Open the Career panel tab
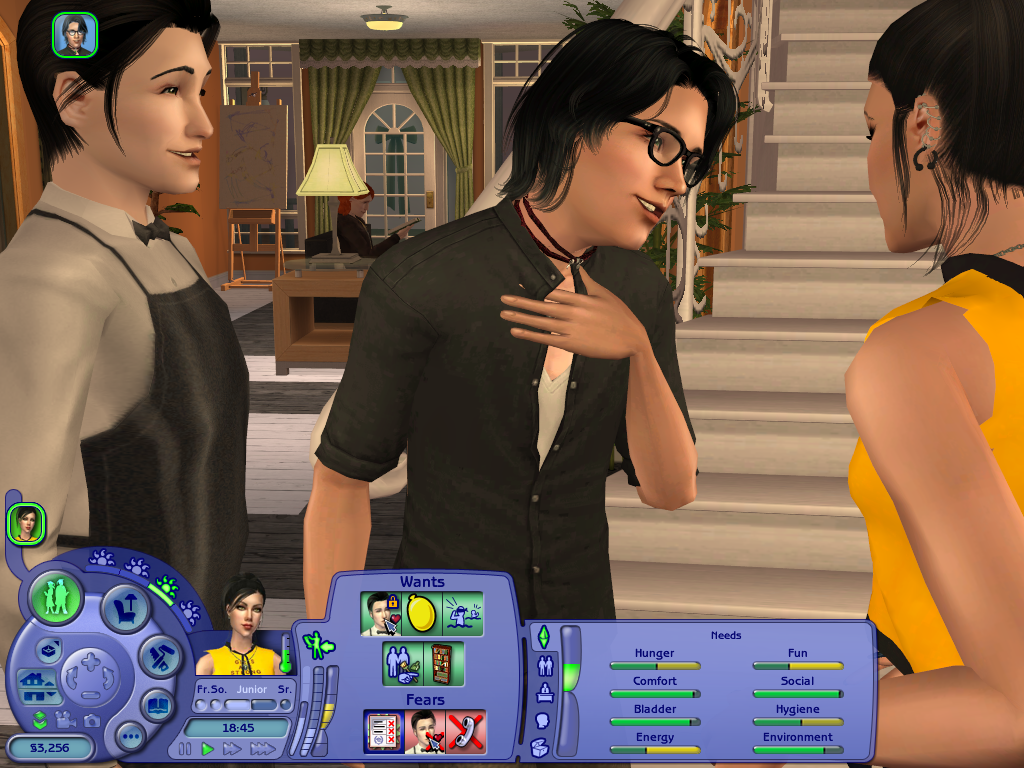 point(544,691)
